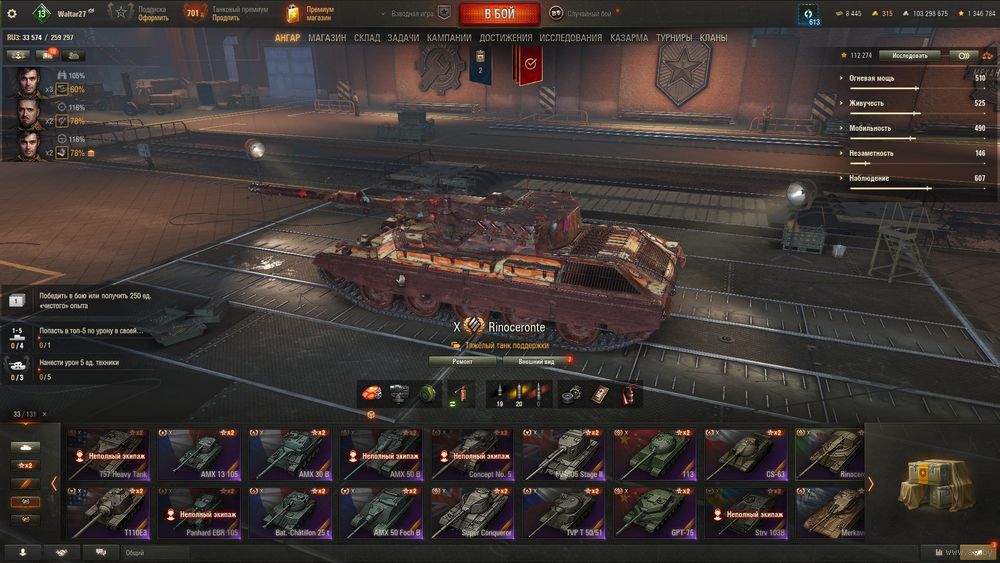Open the КЛАНЫ clans tab

713,38
